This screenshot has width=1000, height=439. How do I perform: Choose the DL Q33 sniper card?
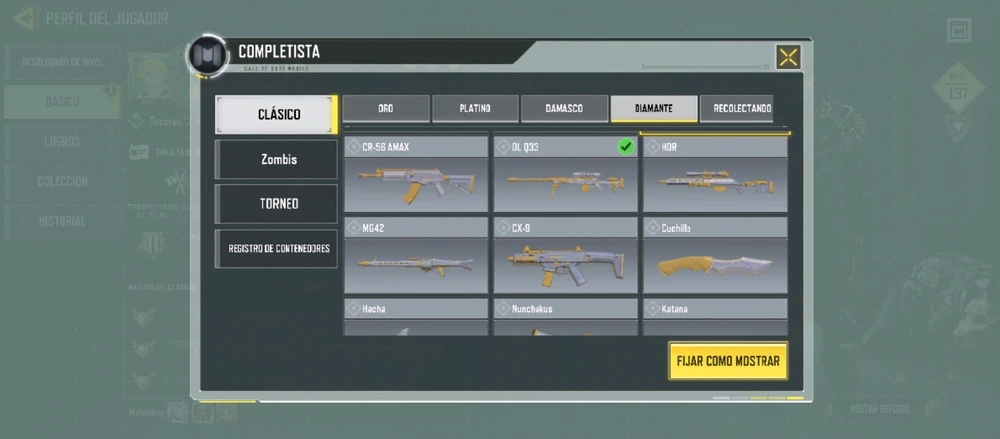point(565,175)
